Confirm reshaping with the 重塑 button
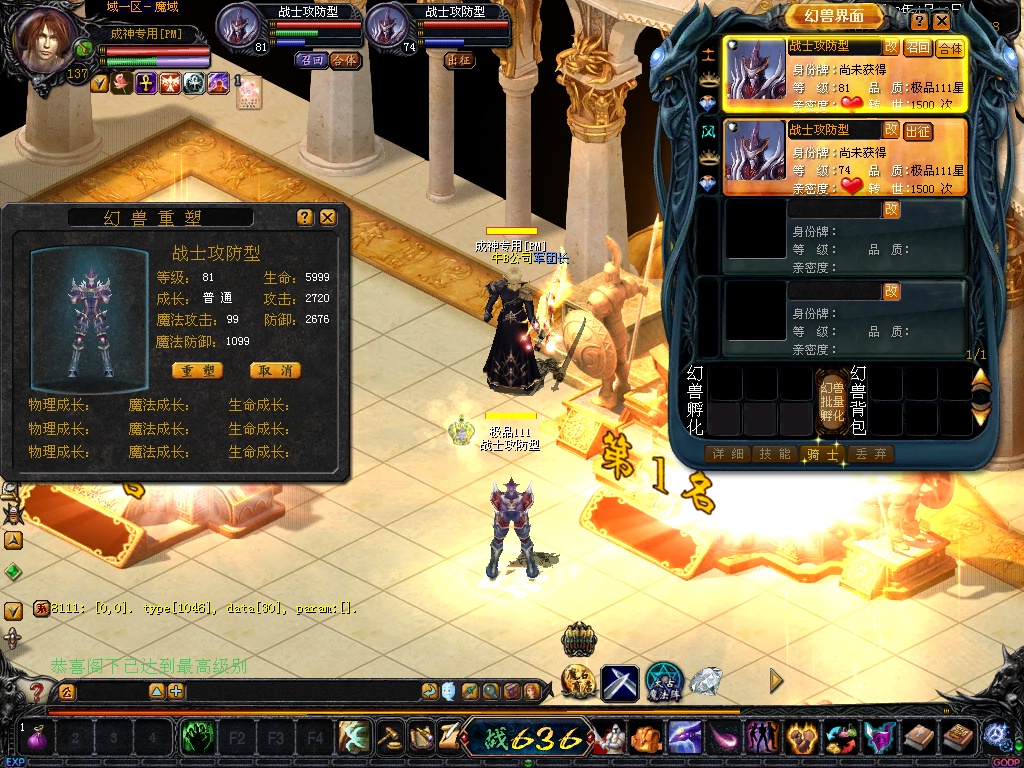Viewport: 1024px width, 768px height. coord(197,370)
